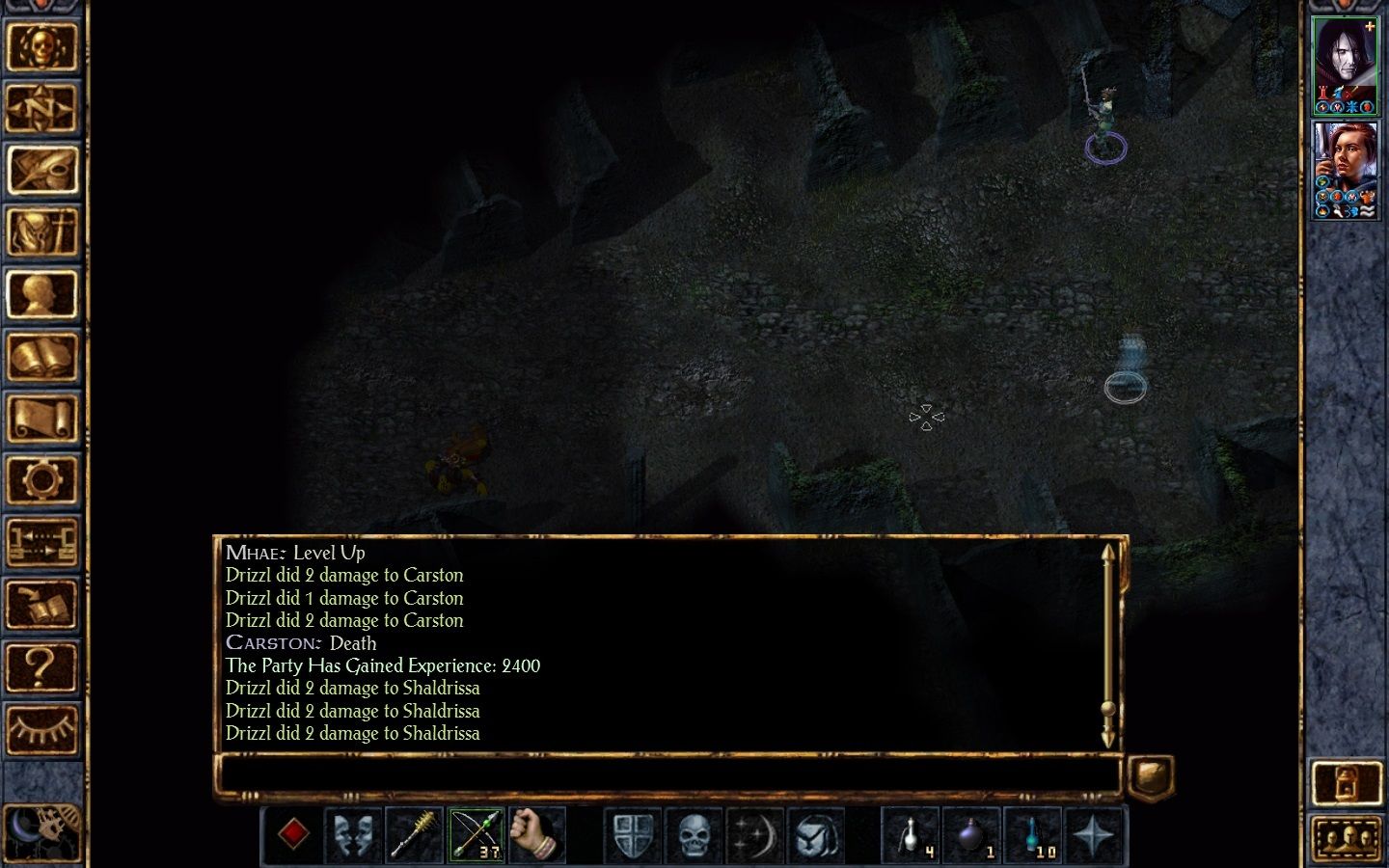Select the bow quick weapon slot
Viewport: 1389px width, 868px height.
point(476,833)
